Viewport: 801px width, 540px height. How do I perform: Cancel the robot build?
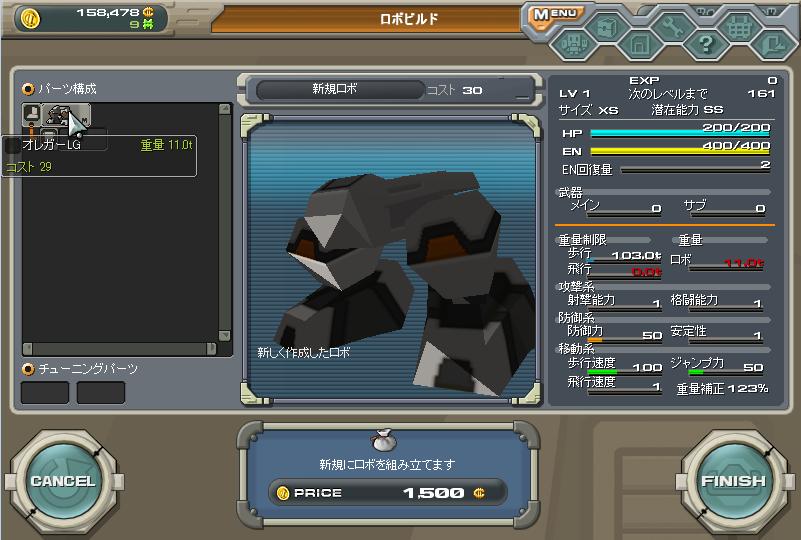62,480
